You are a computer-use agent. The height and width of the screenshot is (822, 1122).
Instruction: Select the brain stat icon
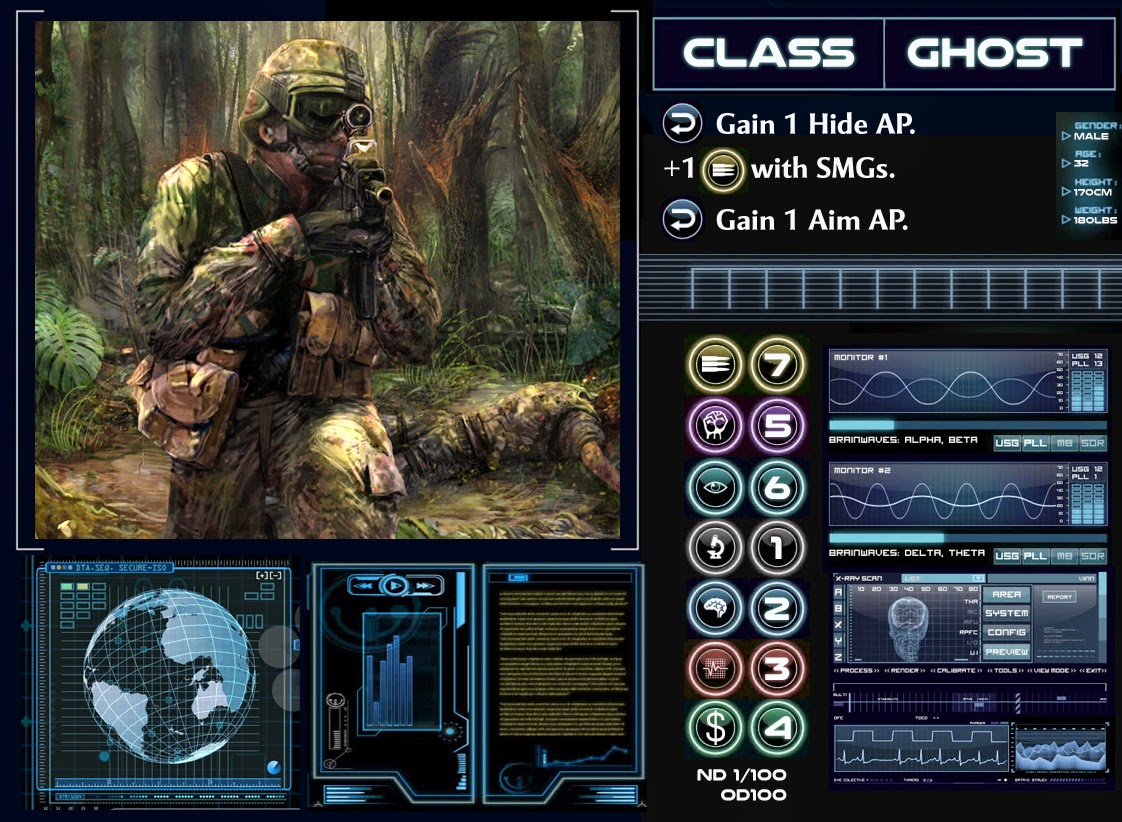pos(716,608)
